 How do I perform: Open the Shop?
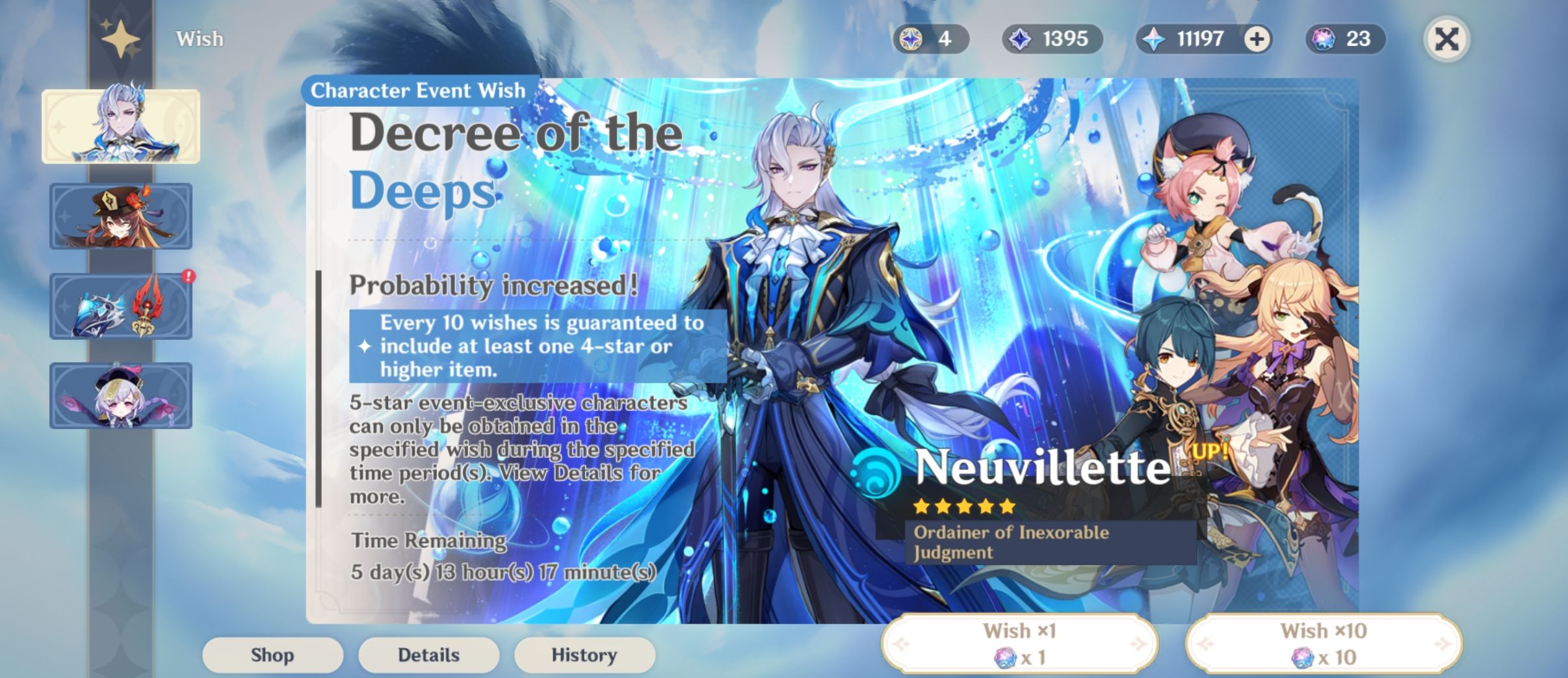(272, 655)
